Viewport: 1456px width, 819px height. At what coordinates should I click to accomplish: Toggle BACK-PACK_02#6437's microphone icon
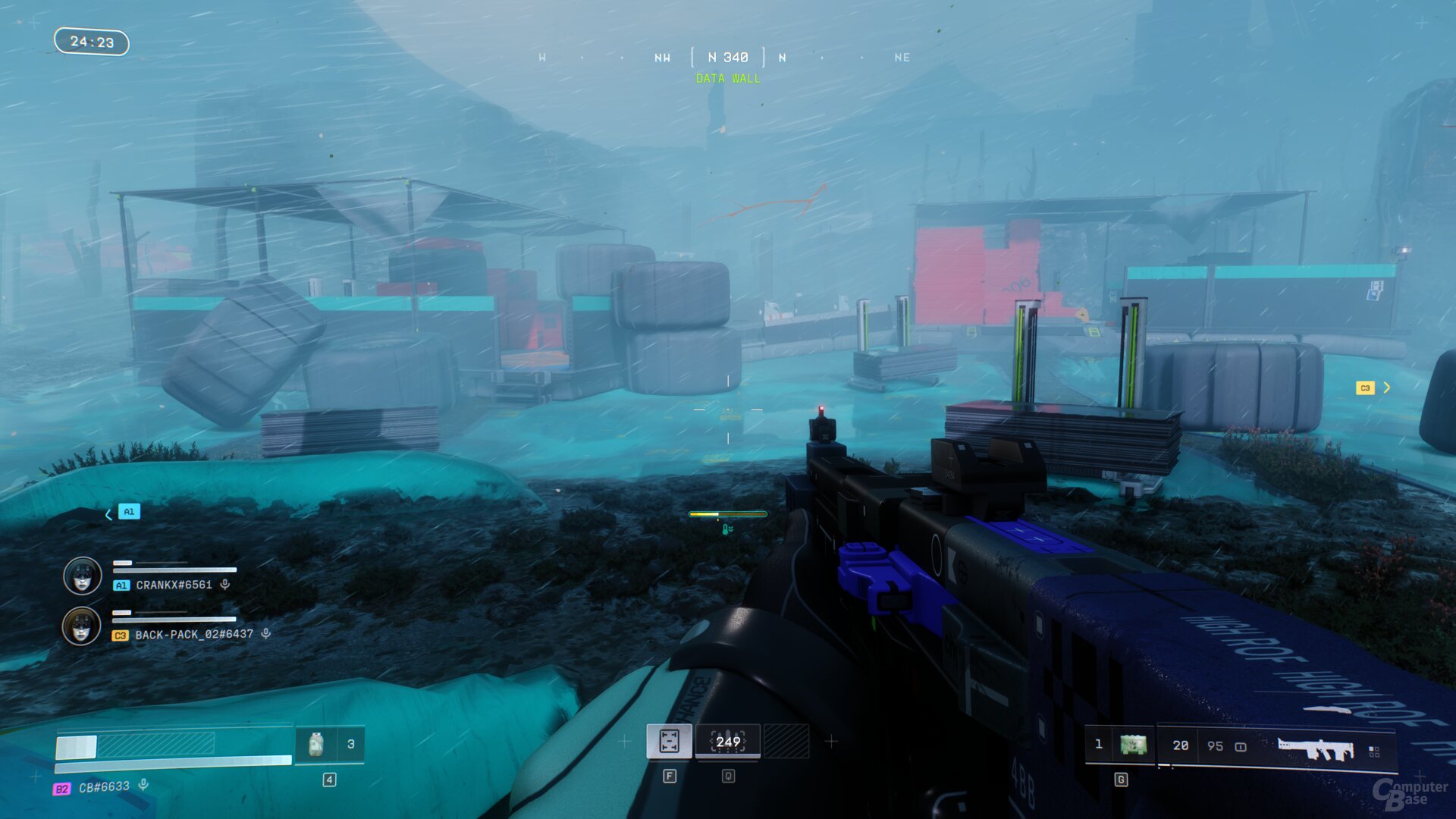pos(266,634)
